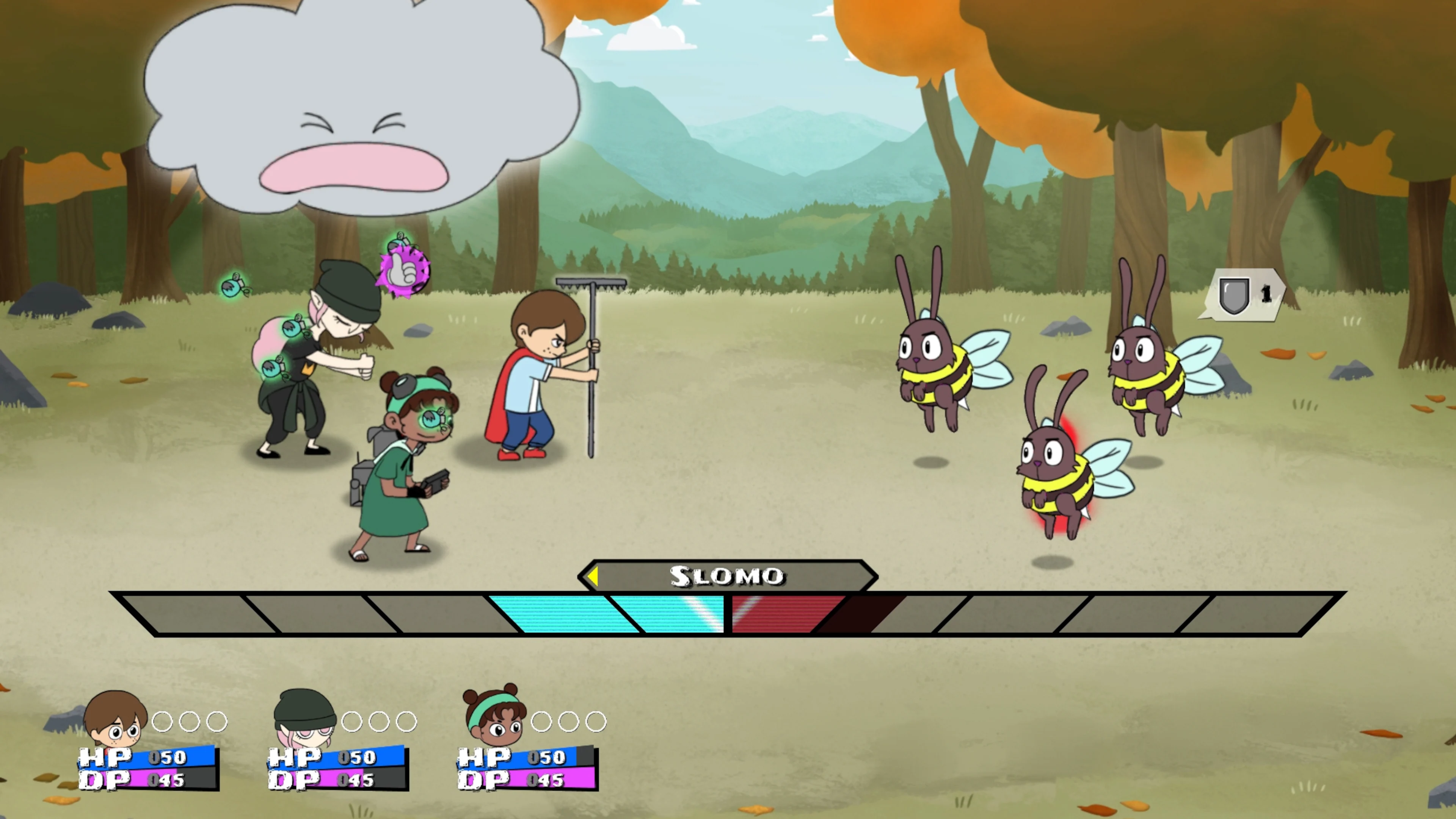The width and height of the screenshot is (1456, 819).
Task: Toggle the middle status circle beside the girl's portrait
Action: coord(569,721)
